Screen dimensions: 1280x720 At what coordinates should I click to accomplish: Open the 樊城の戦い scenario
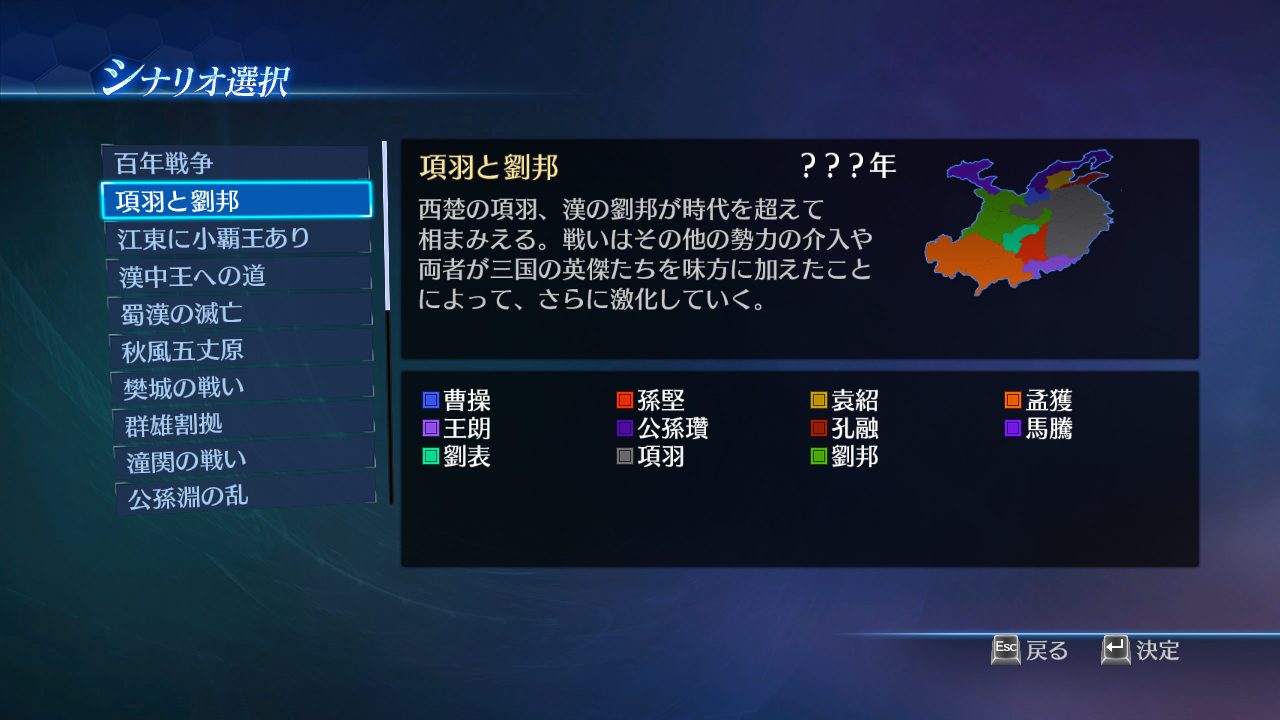pyautogui.click(x=237, y=385)
